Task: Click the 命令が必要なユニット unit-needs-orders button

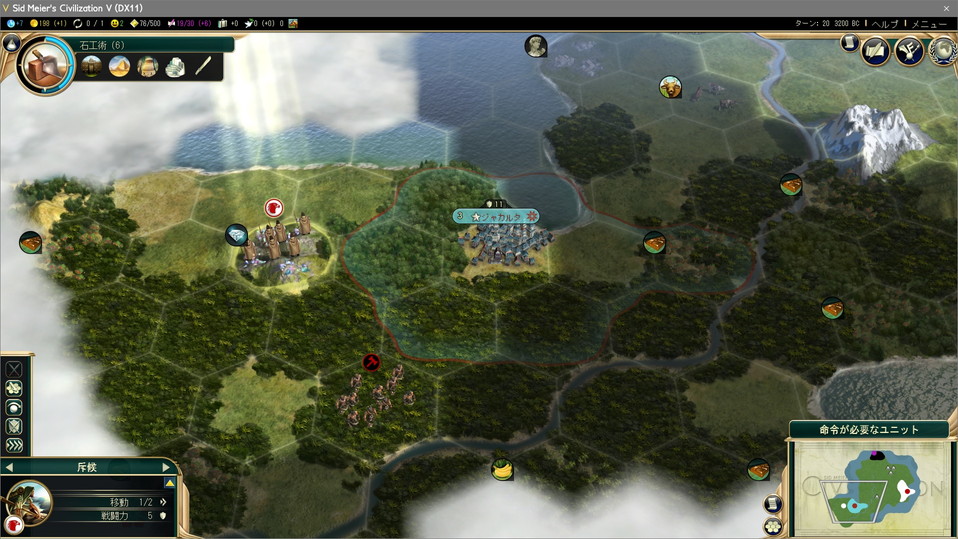Action: (x=869, y=430)
